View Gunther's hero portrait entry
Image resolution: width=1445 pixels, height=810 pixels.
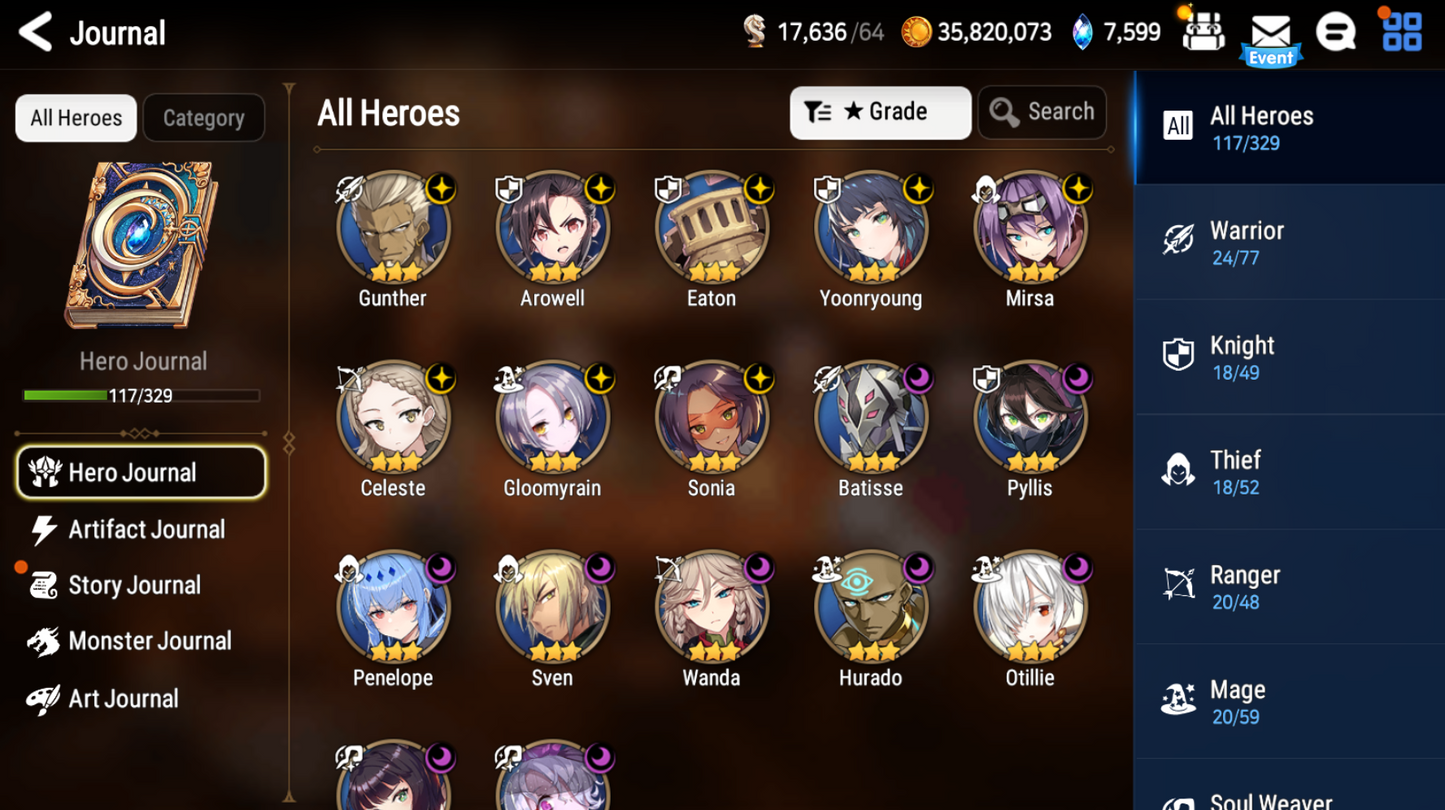[x=392, y=227]
